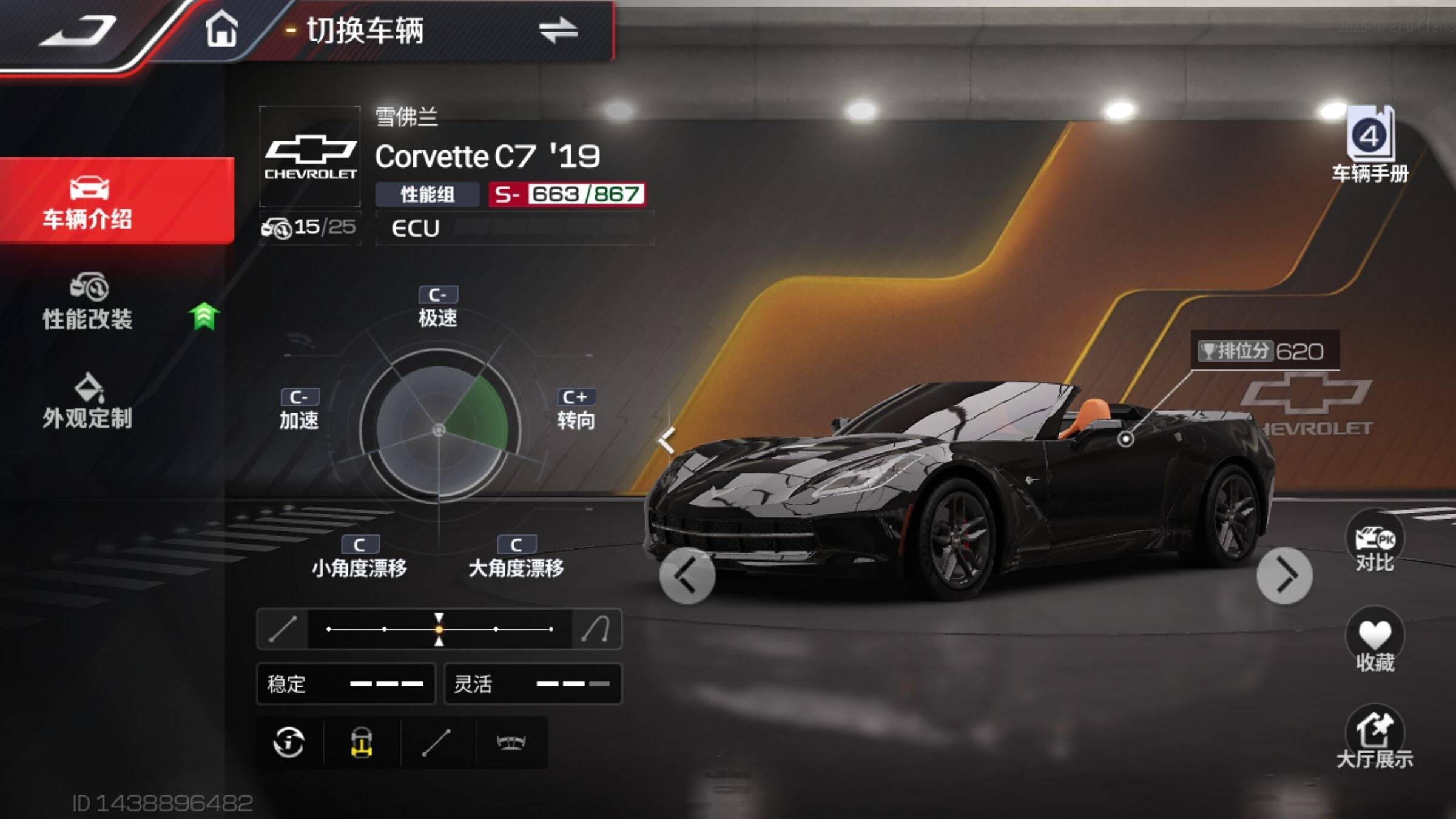Switch to the 性能改装 tab

point(88,302)
